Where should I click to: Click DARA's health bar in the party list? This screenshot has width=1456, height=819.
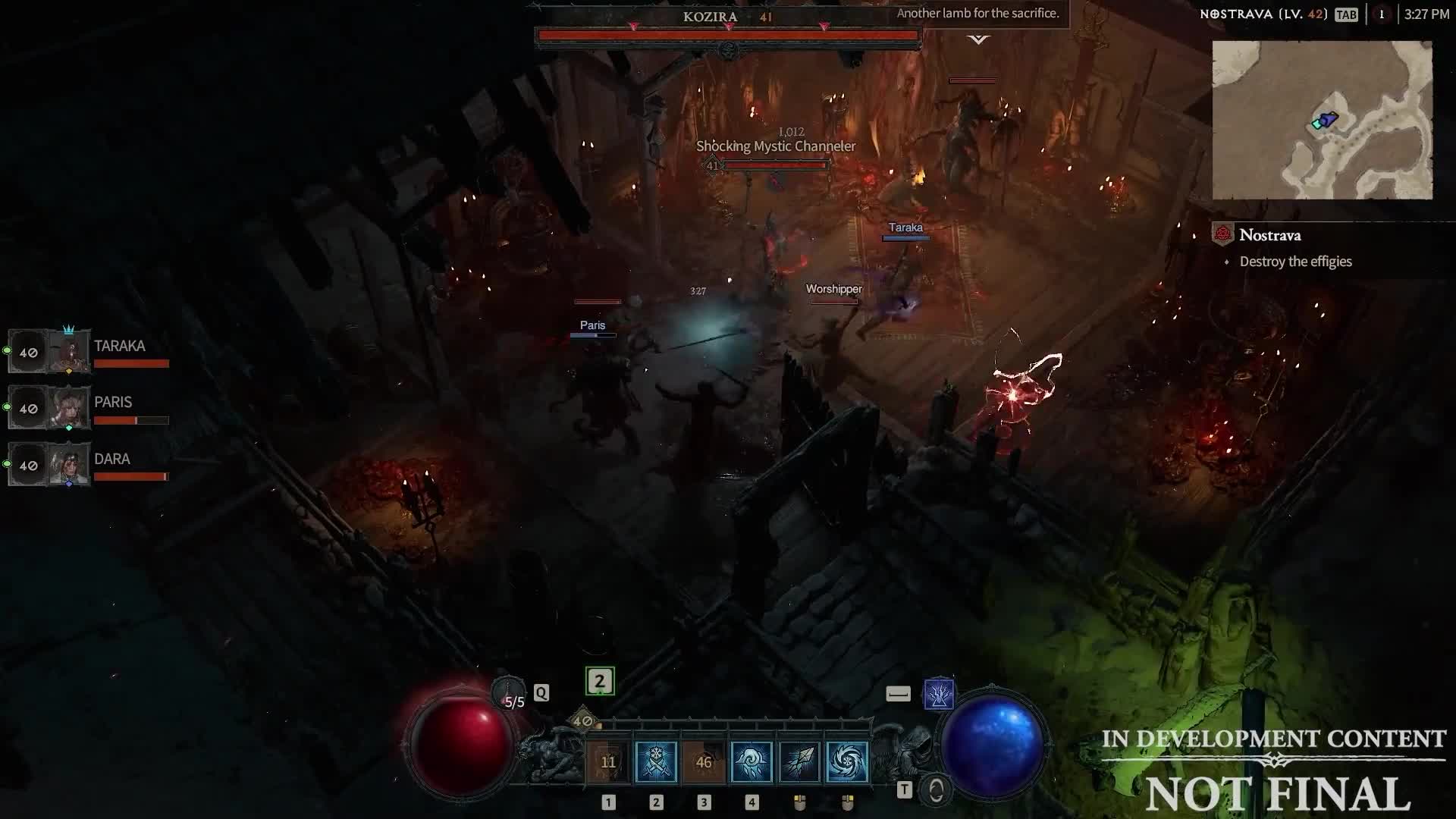pyautogui.click(x=131, y=476)
